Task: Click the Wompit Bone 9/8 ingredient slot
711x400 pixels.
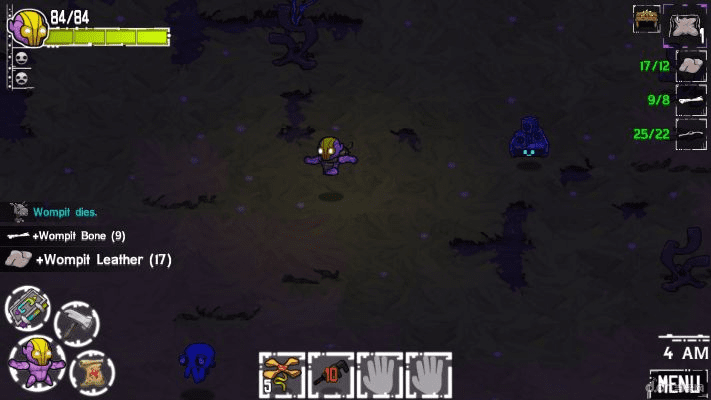Action: coord(691,99)
